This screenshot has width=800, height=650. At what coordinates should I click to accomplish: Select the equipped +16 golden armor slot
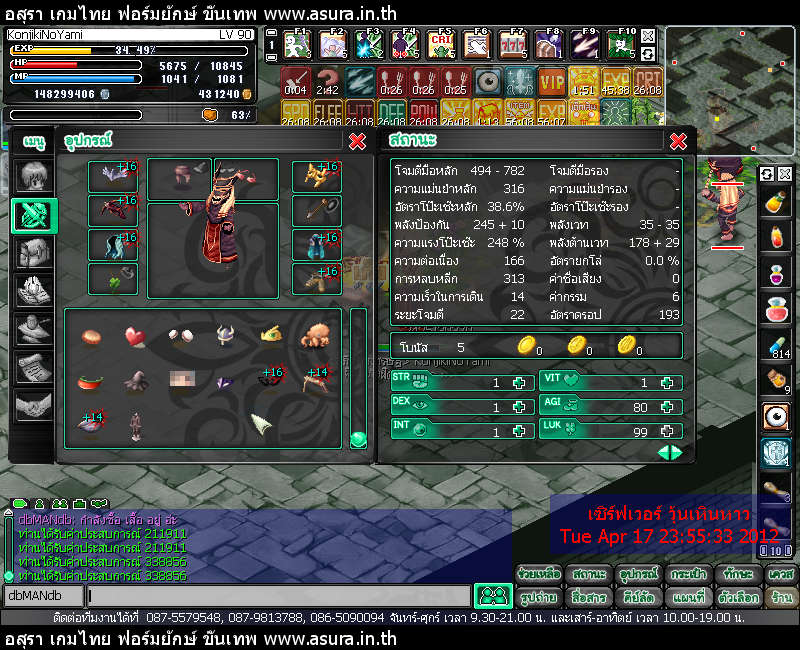tap(316, 176)
